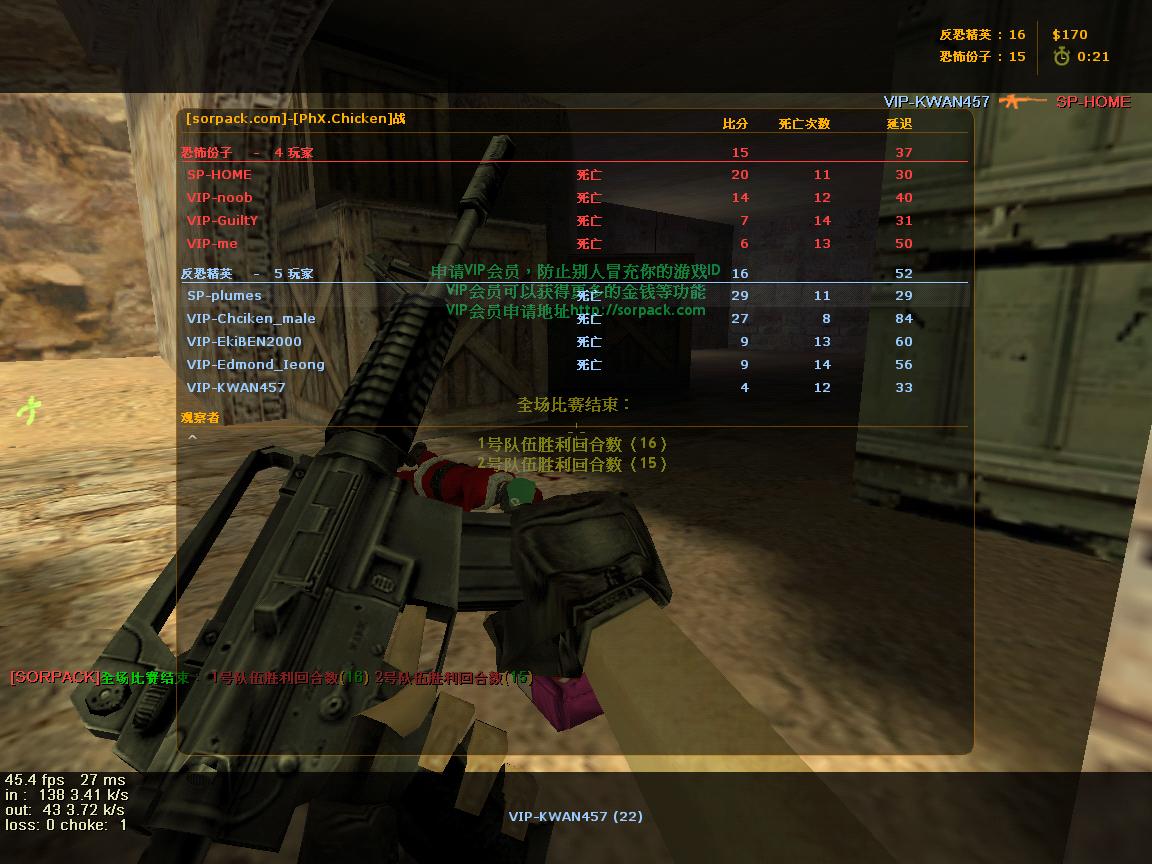Choose the VIP-Edmond_Ieong player row
This screenshot has height=864, width=1152.
(x=255, y=365)
